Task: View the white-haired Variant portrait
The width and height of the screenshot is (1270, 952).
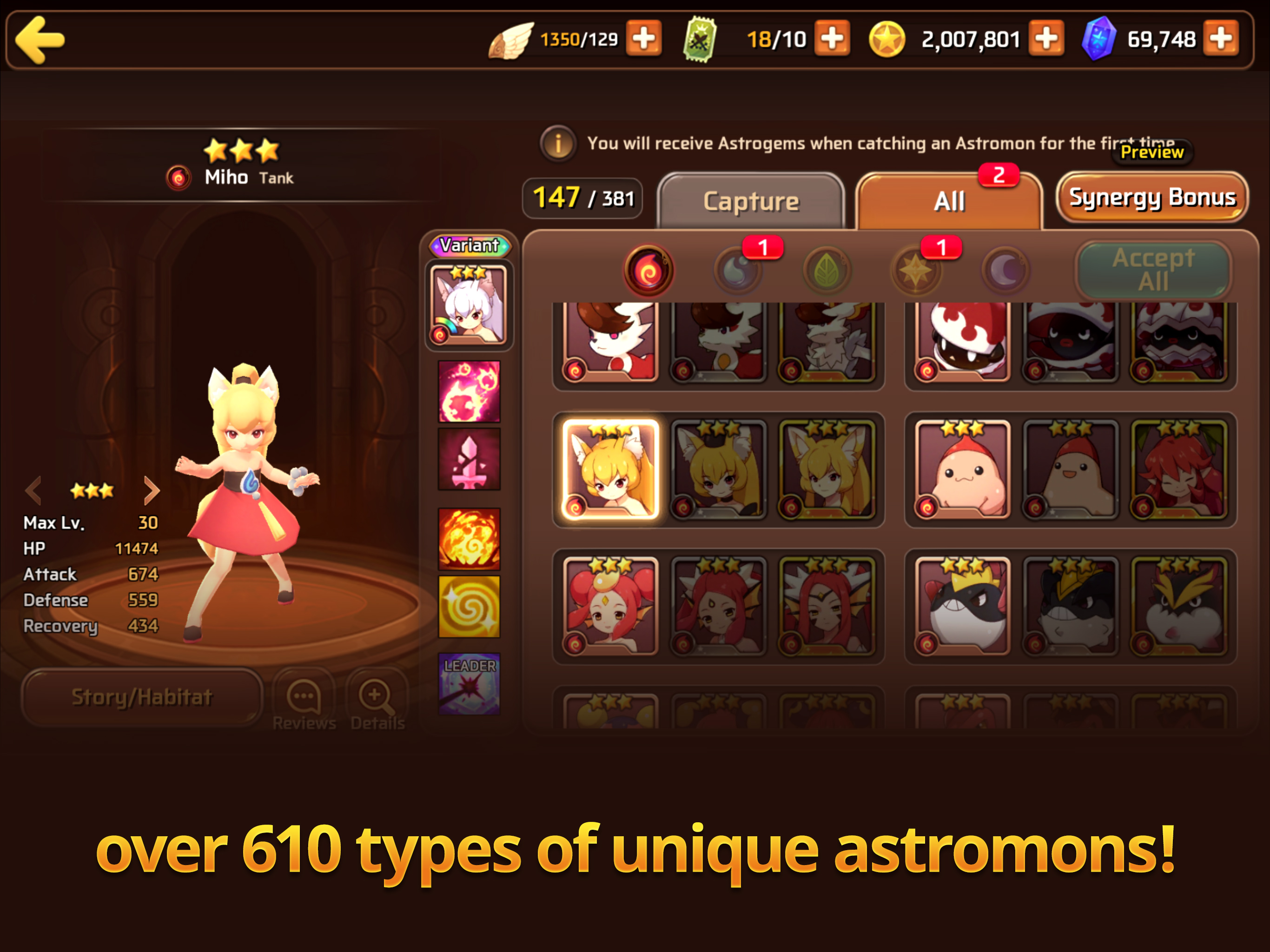Action: tap(469, 305)
